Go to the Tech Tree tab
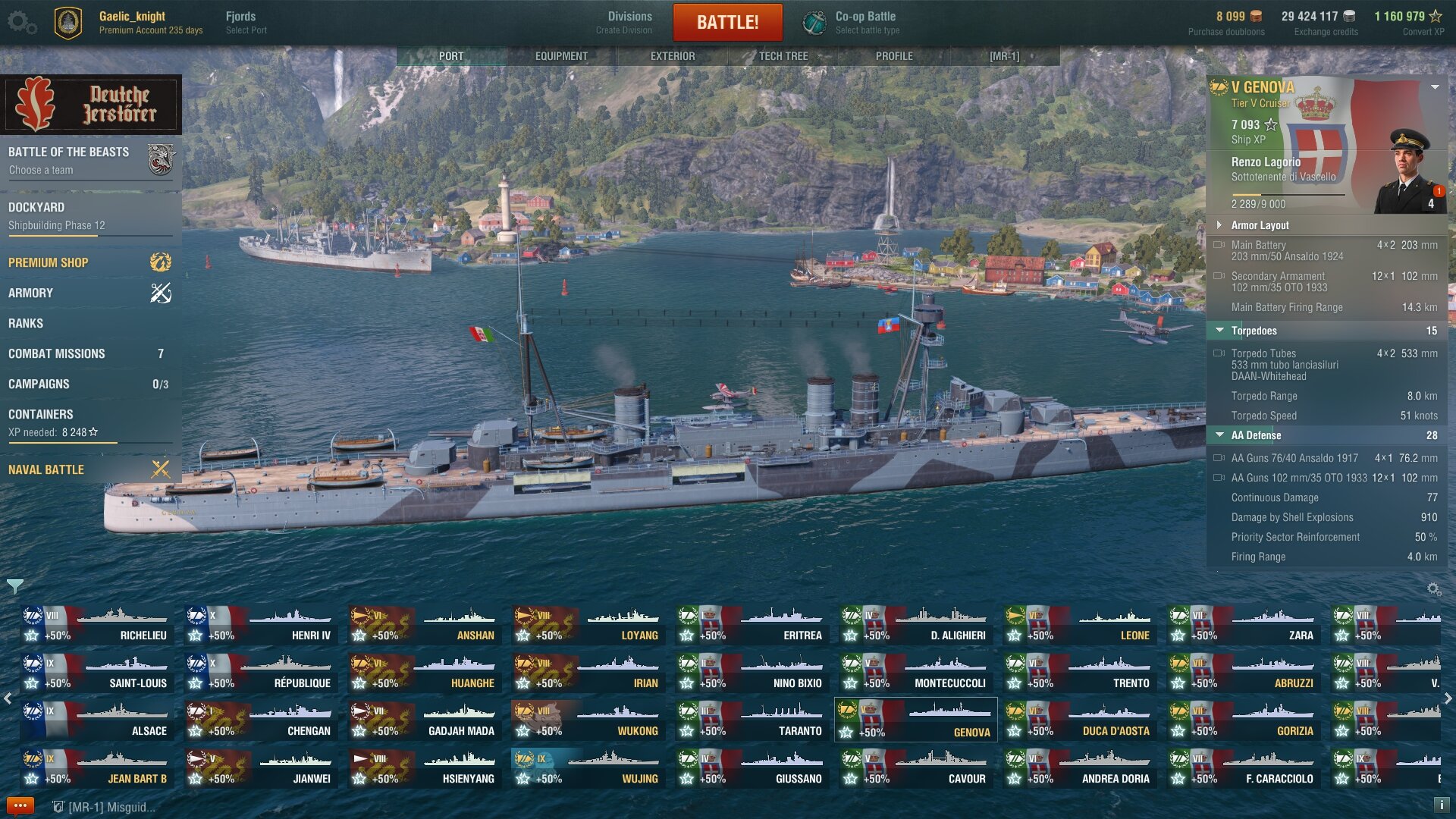The width and height of the screenshot is (1456, 819). 783,56
